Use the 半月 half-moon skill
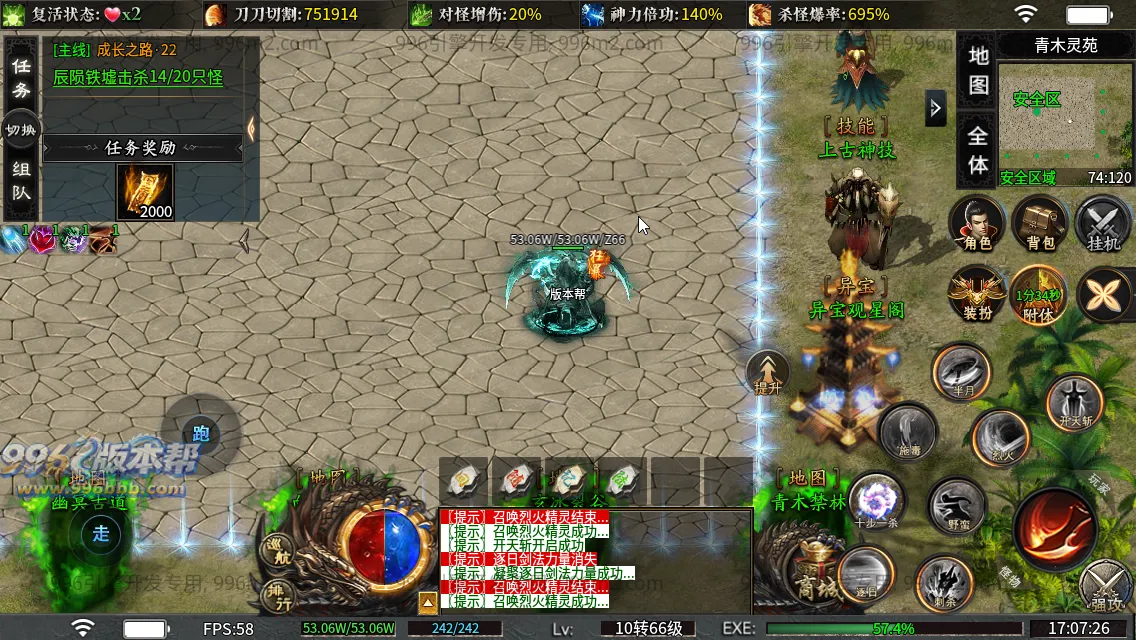The height and width of the screenshot is (640, 1136). pos(962,372)
